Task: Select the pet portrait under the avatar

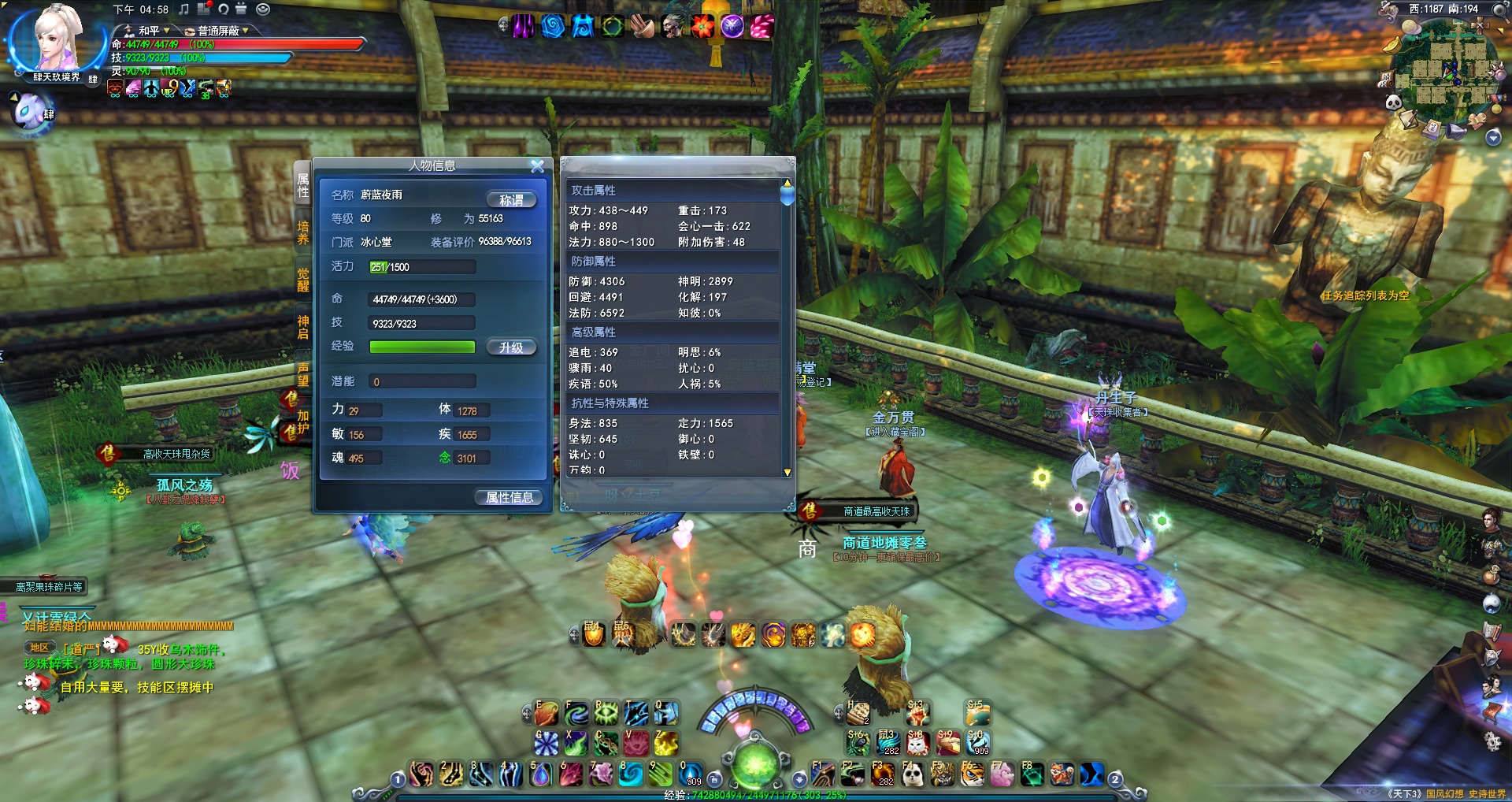Action: [x=31, y=110]
